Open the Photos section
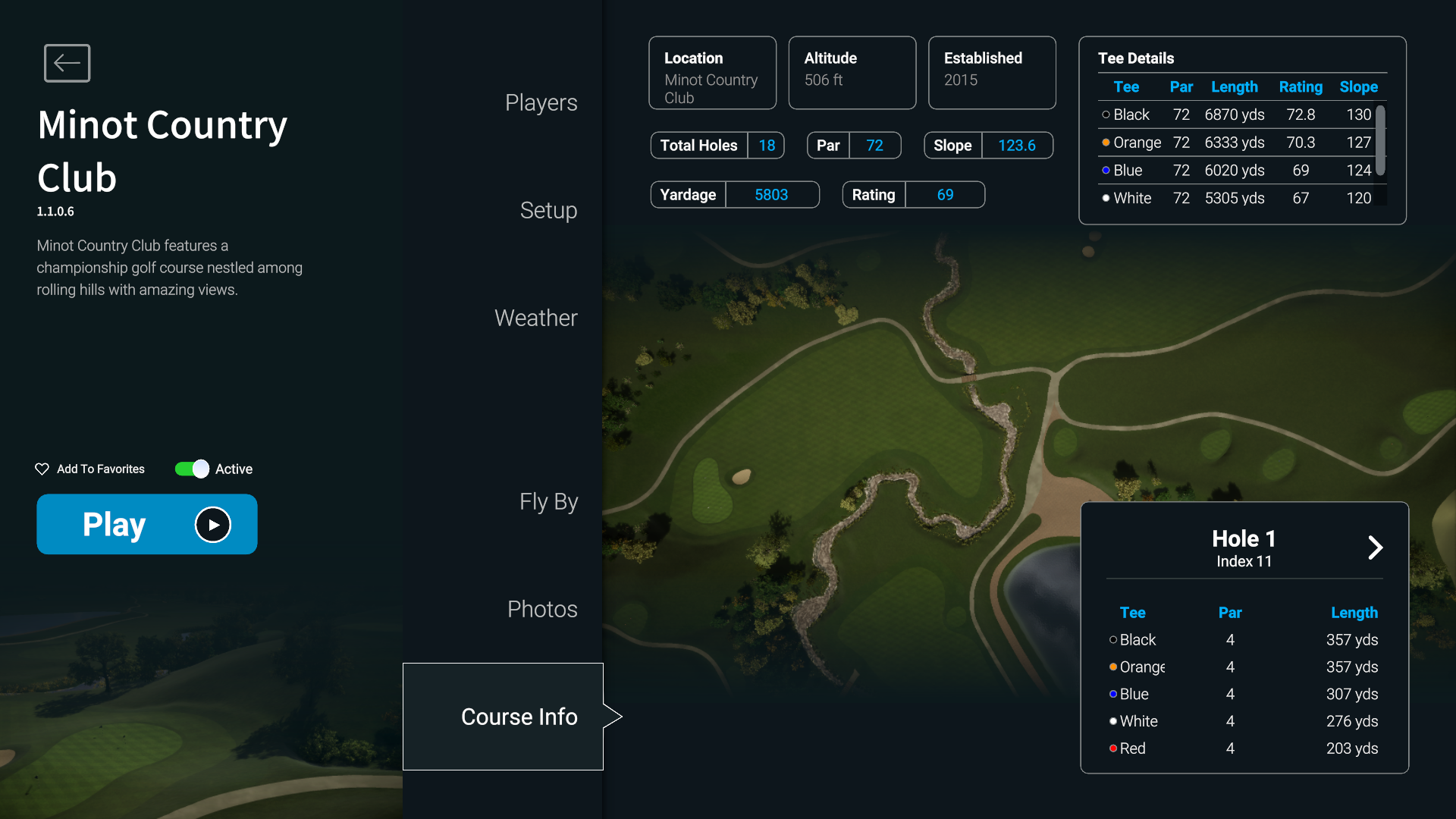This screenshot has width=1456, height=819. click(x=542, y=610)
